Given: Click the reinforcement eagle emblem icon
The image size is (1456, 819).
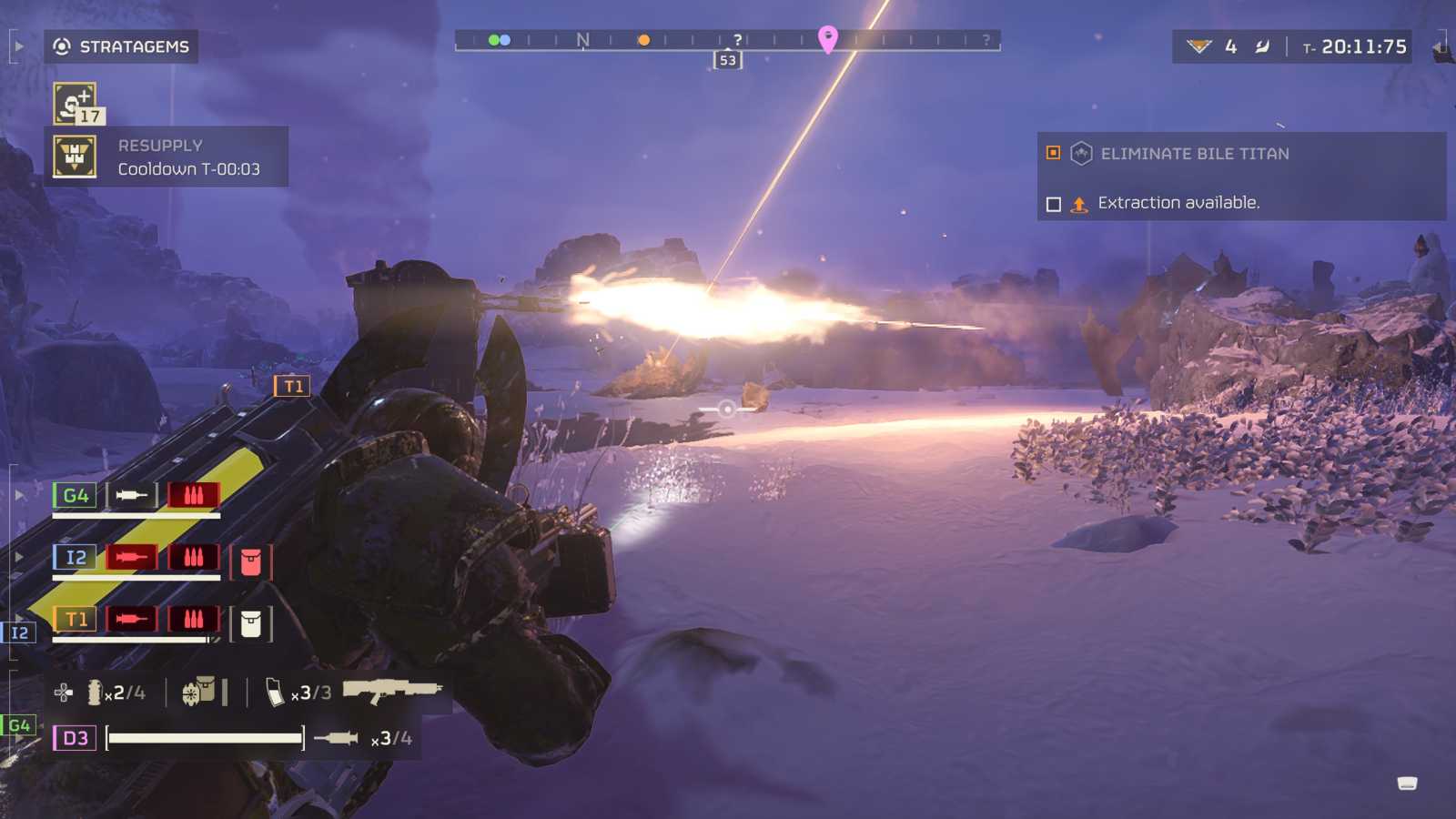Looking at the screenshot, I should point(1199,46).
